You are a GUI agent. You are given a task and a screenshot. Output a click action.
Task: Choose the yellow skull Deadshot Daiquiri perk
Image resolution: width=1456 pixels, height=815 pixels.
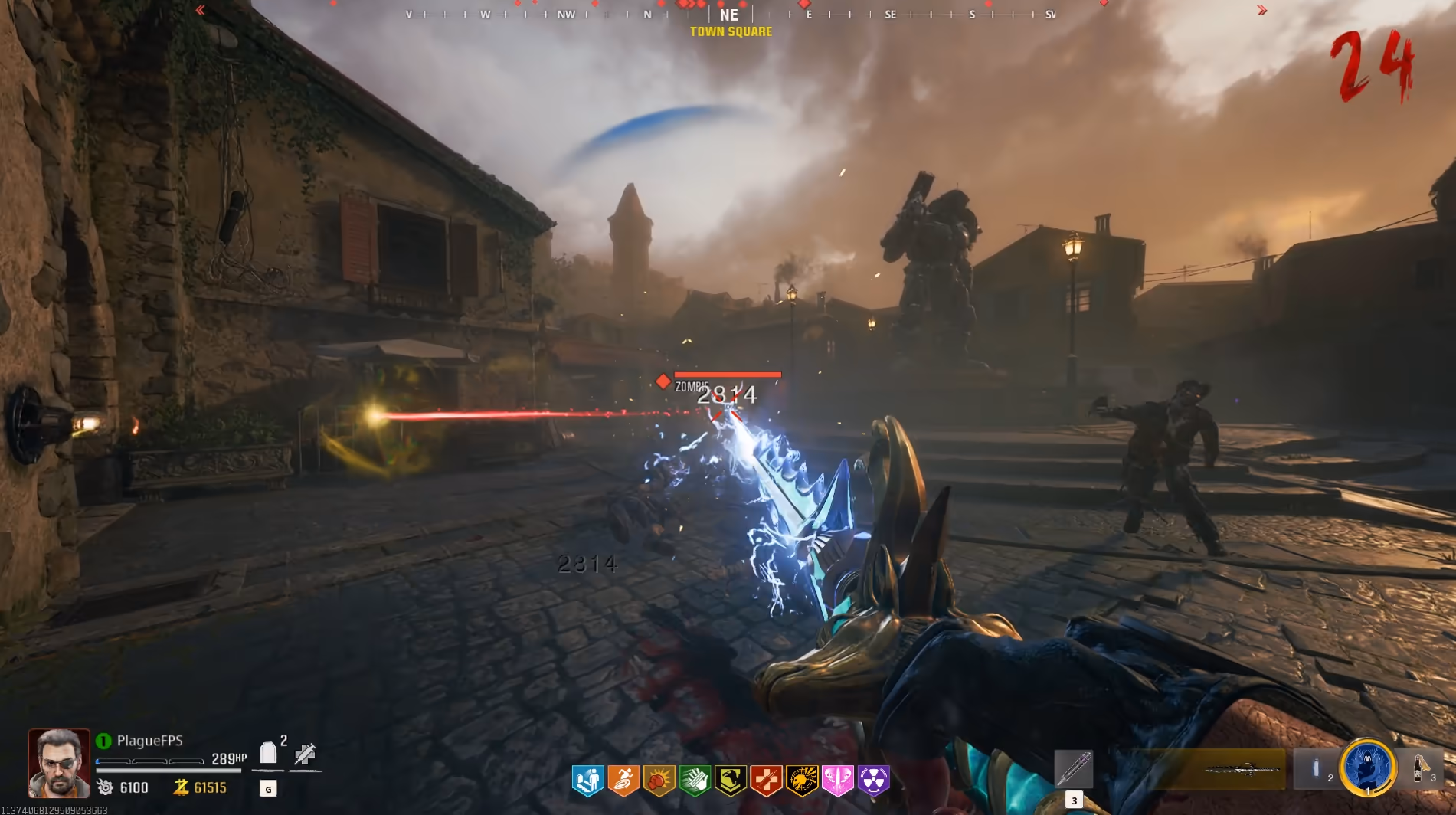[x=802, y=781]
